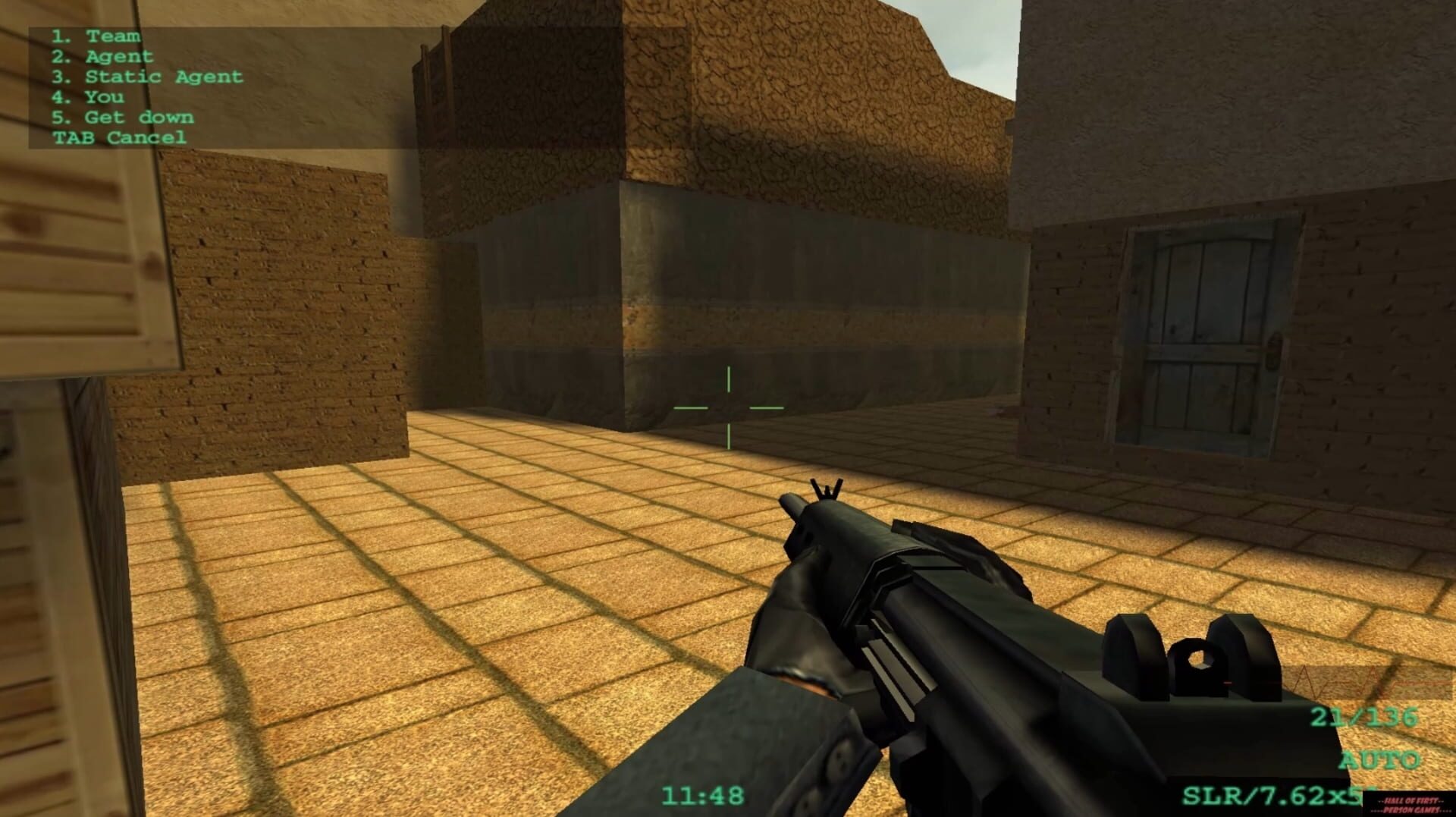Pick the "4. You" entry in the menu

[x=89, y=96]
